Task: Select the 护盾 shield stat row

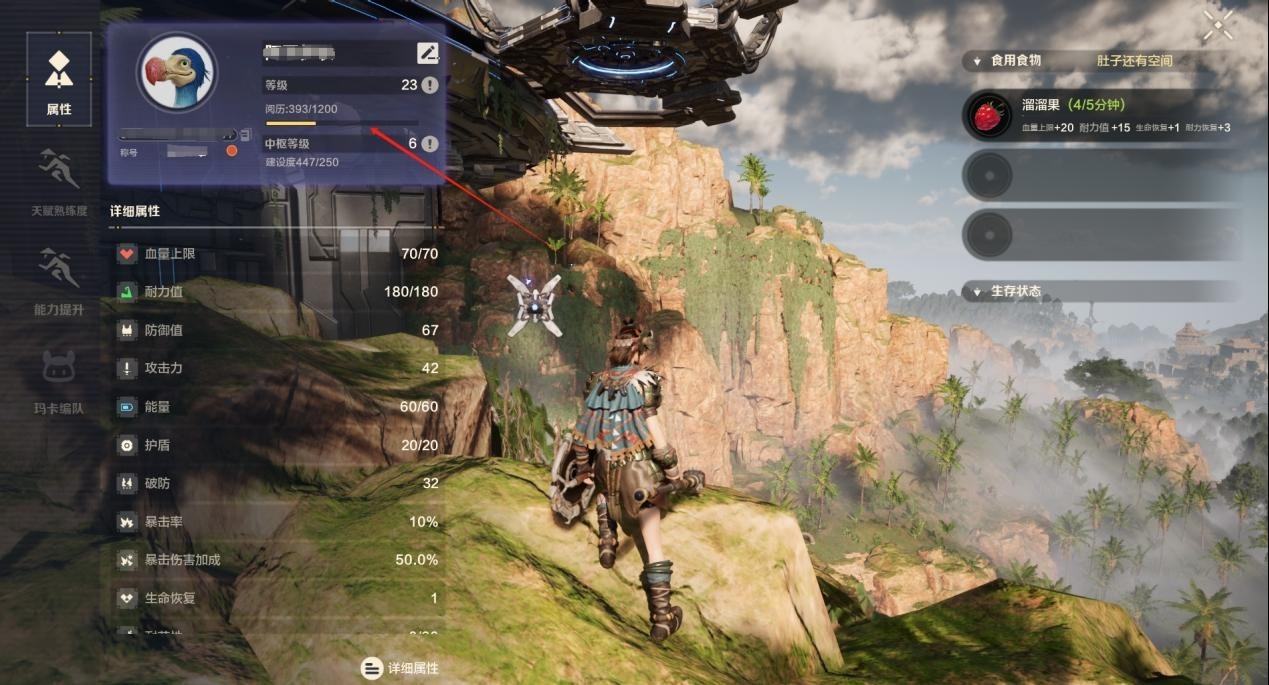Action: tap(277, 445)
